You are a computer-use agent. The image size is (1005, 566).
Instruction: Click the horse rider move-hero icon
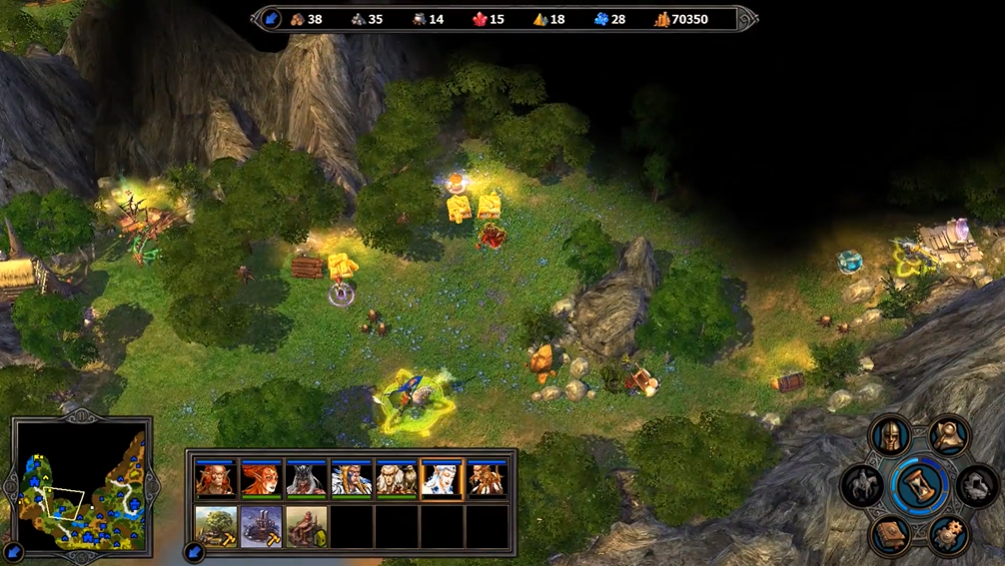(862, 485)
